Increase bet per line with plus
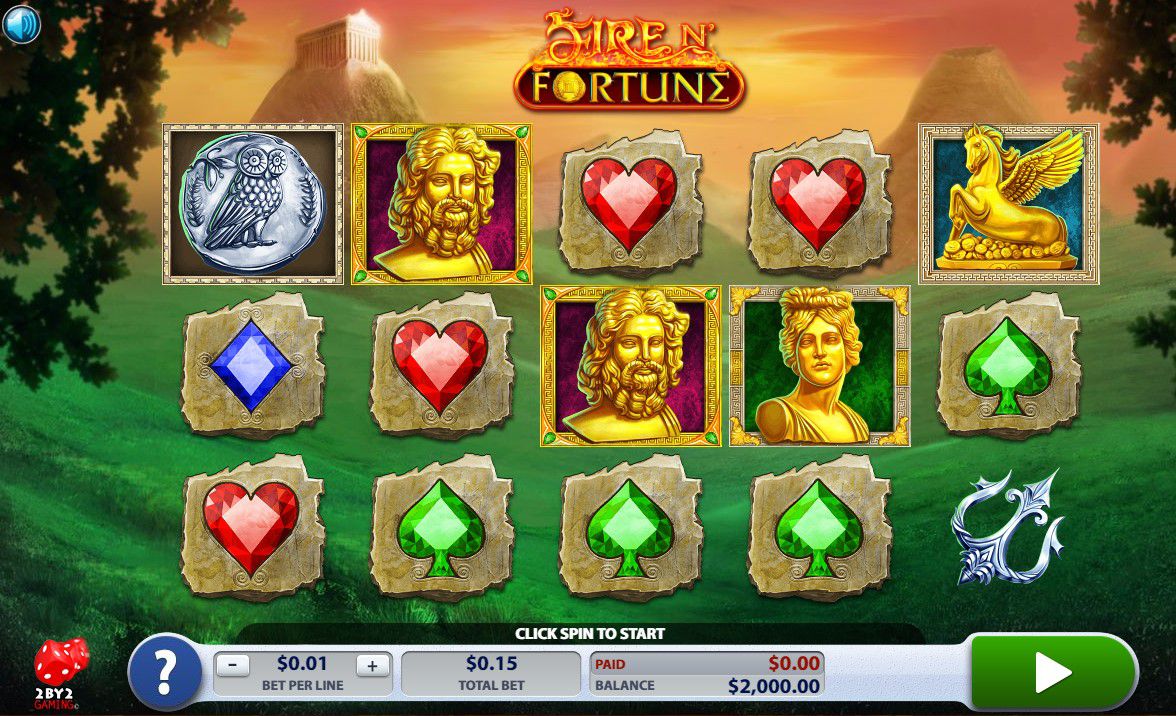The image size is (1176, 716). [x=373, y=664]
